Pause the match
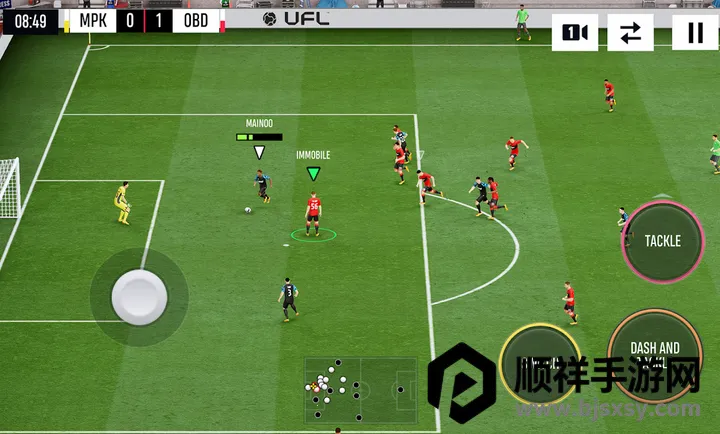The height and width of the screenshot is (434, 720). (x=695, y=33)
